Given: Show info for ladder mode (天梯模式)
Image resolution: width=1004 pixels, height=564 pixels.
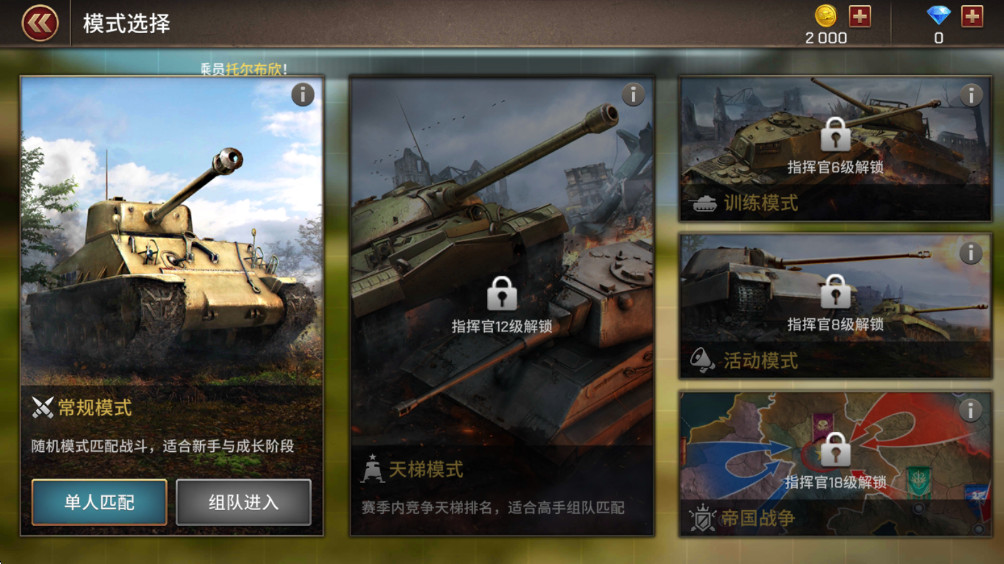Looking at the screenshot, I should click(633, 95).
